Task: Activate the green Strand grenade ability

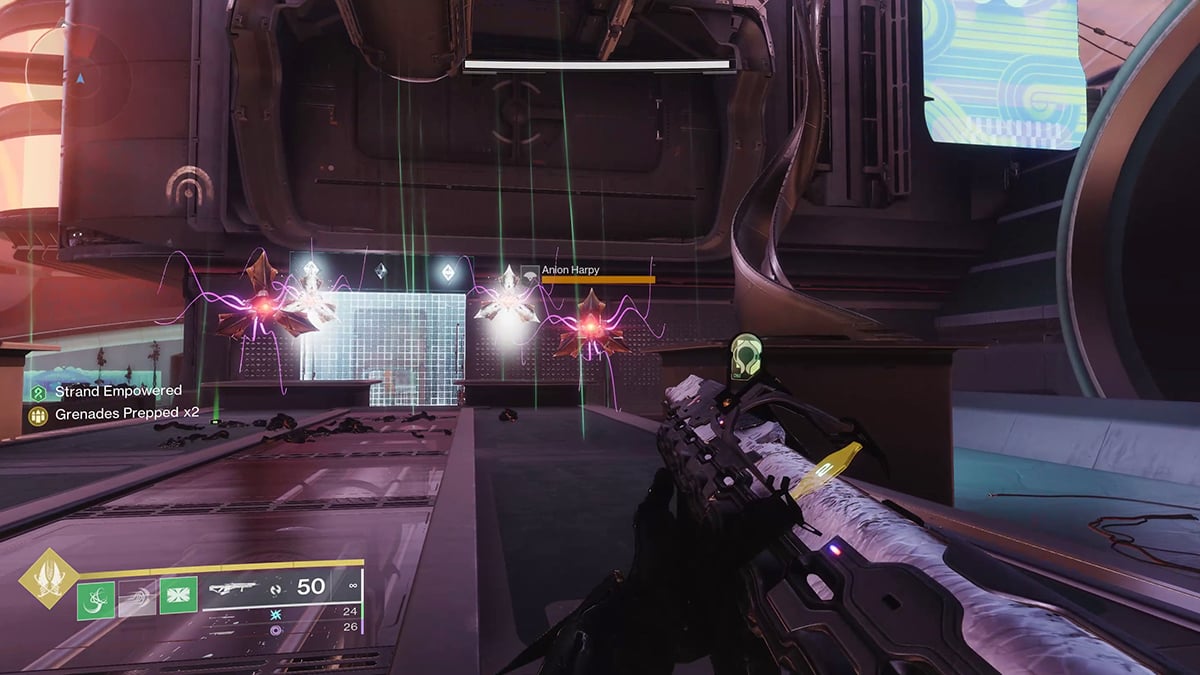Action: [95, 601]
